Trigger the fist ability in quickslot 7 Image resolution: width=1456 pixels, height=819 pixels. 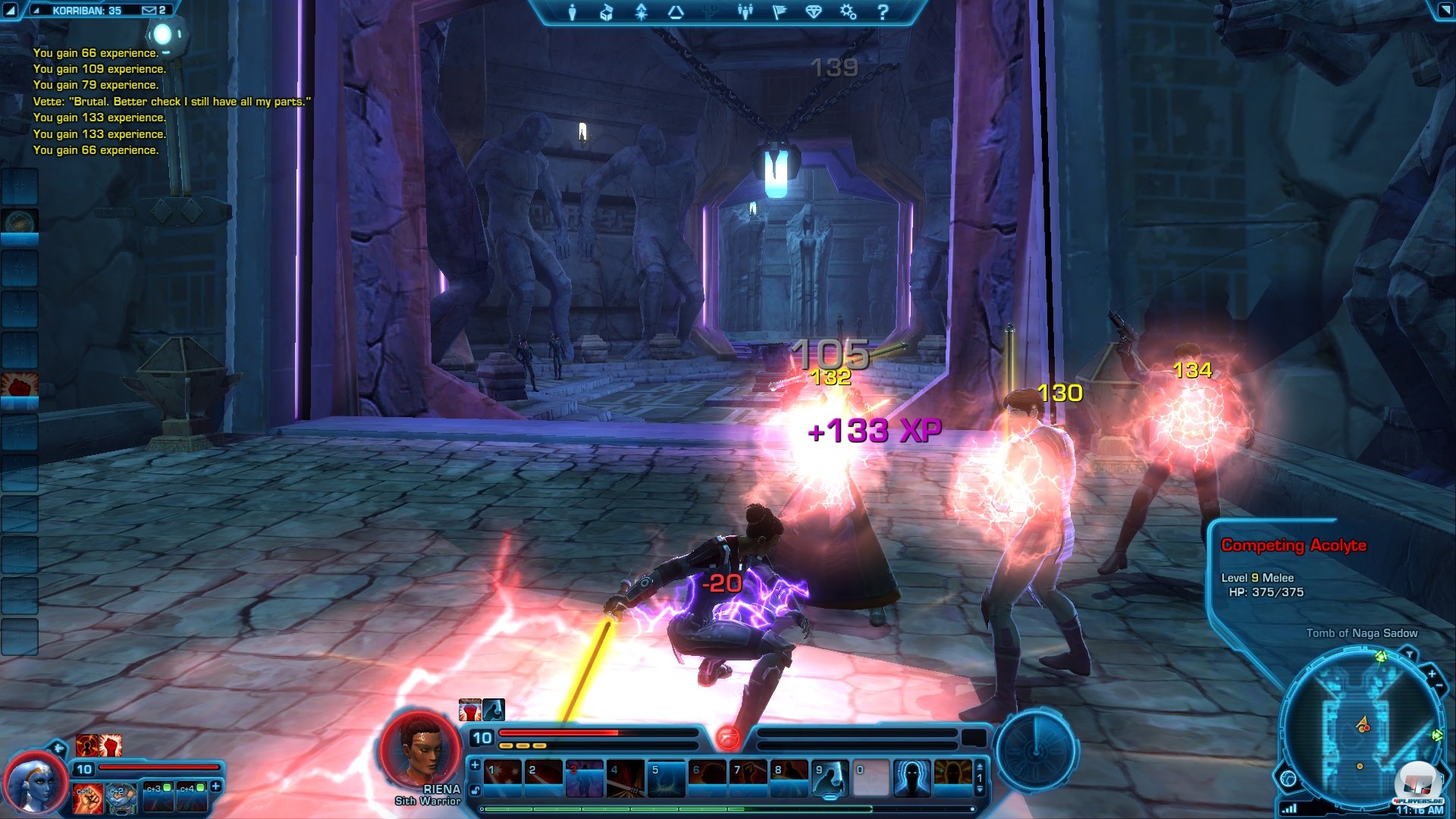[748, 779]
